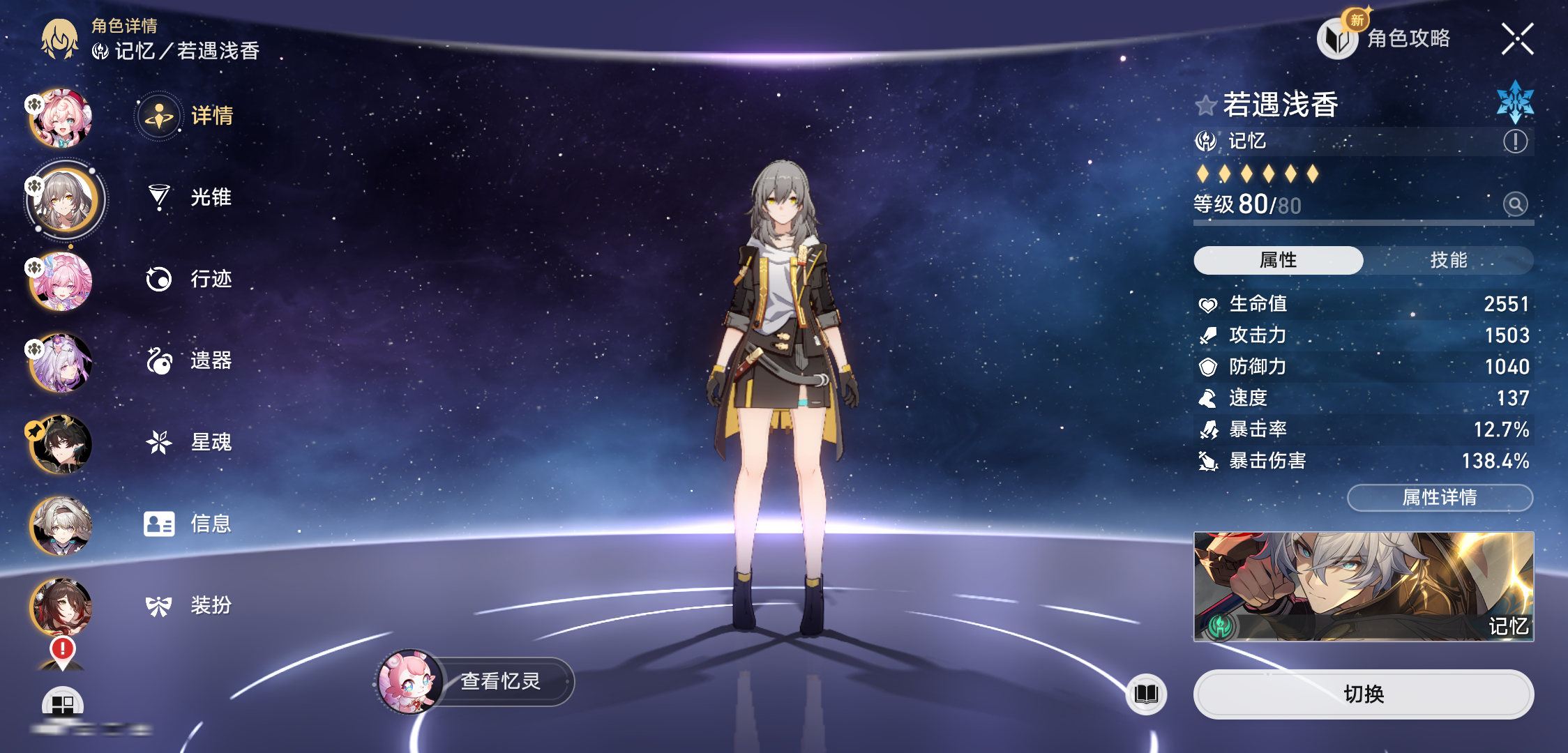Click the 切换 switch button
Image resolution: width=1568 pixels, height=753 pixels.
click(1363, 694)
